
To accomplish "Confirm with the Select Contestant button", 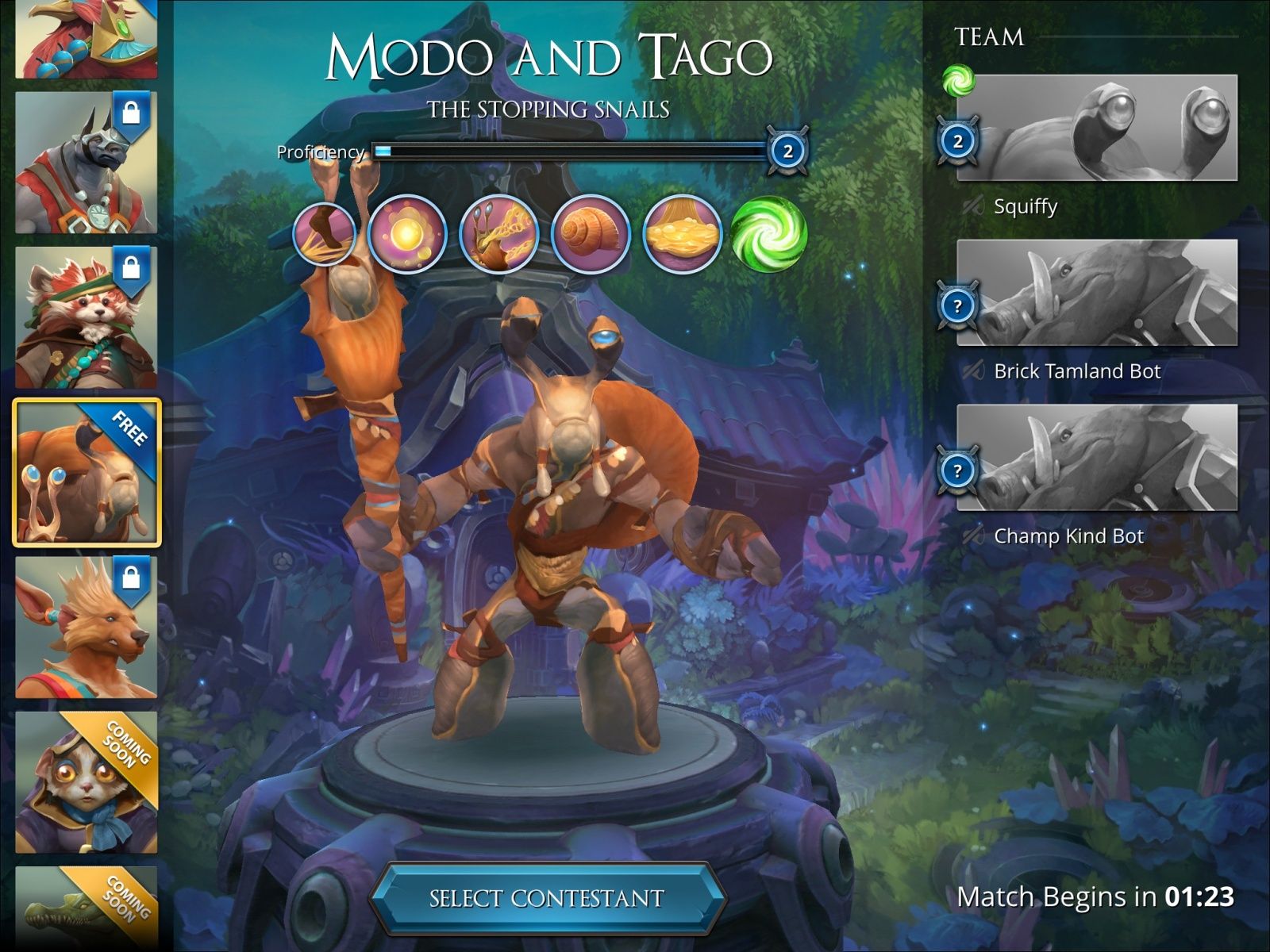I will click(547, 898).
